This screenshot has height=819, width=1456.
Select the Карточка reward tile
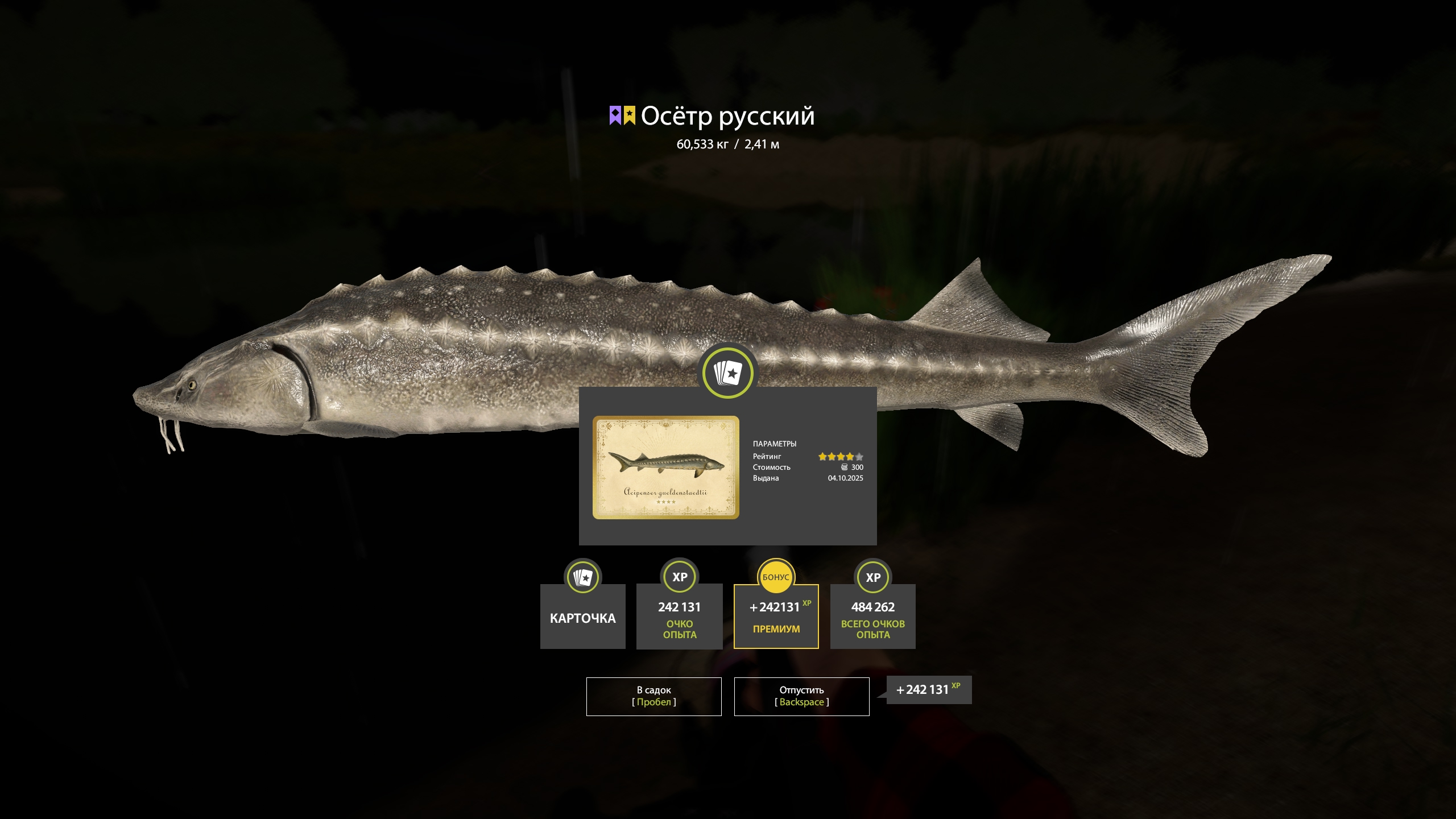coord(582,617)
